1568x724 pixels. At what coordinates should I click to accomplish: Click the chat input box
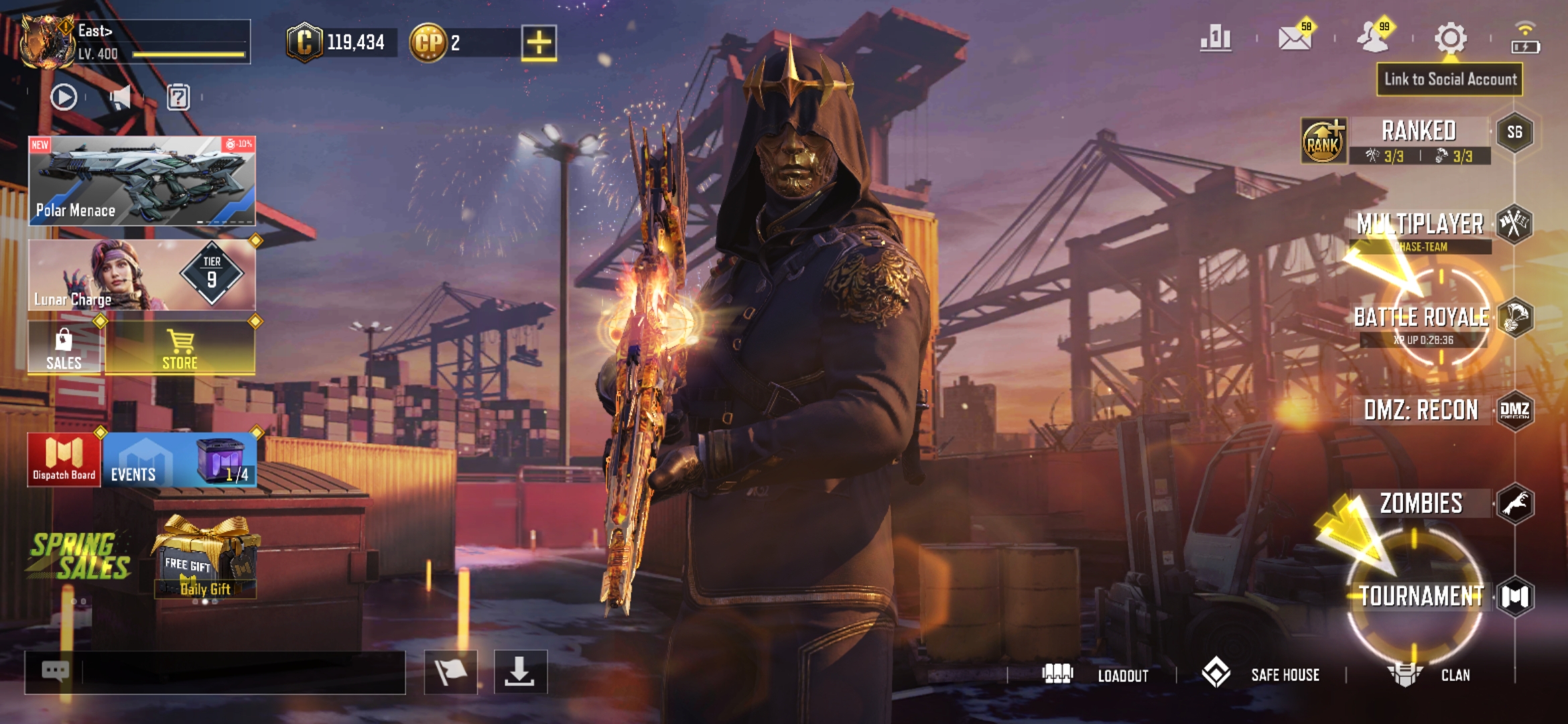241,672
